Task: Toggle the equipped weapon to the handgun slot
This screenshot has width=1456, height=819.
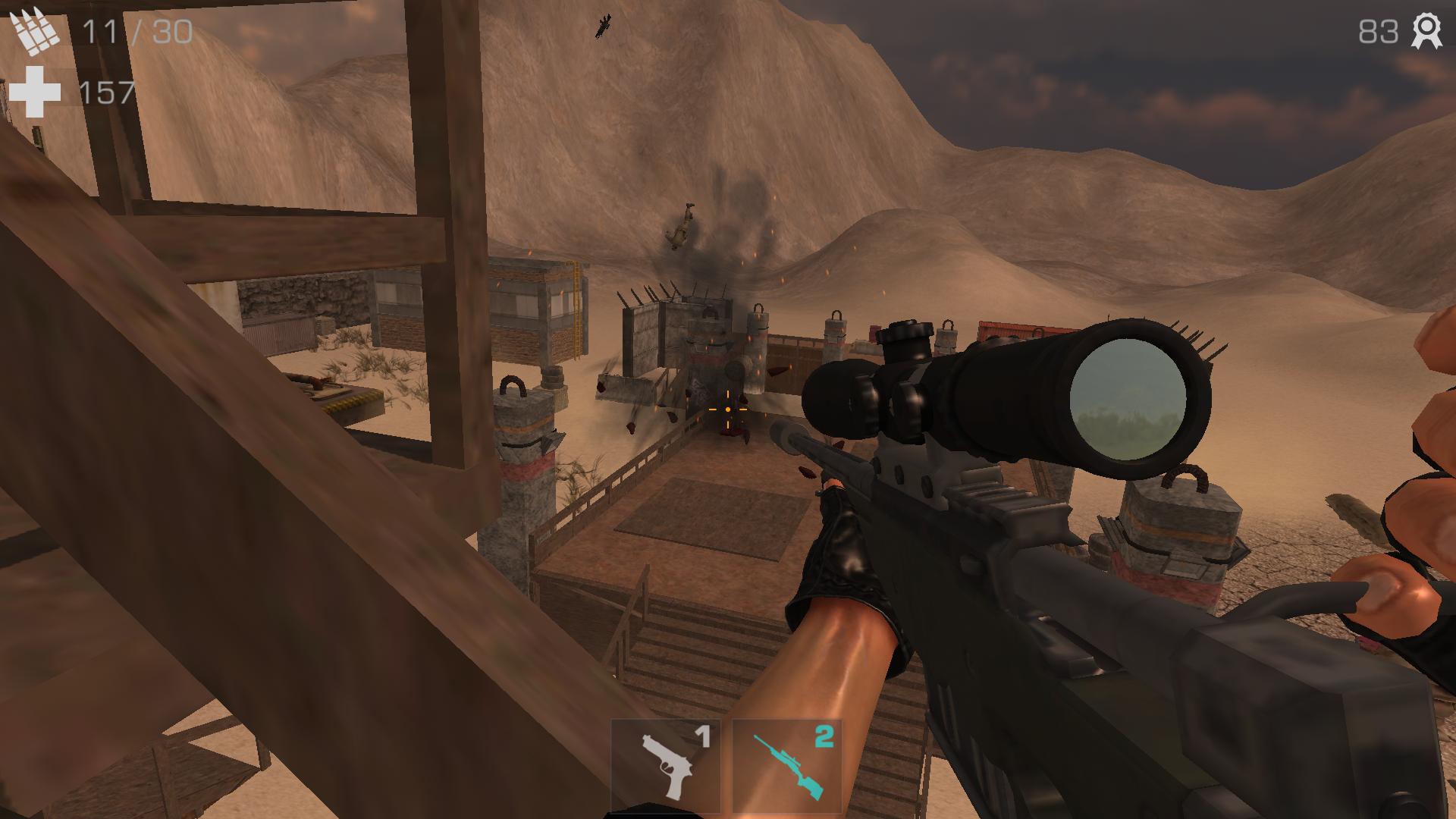Action: click(x=665, y=766)
